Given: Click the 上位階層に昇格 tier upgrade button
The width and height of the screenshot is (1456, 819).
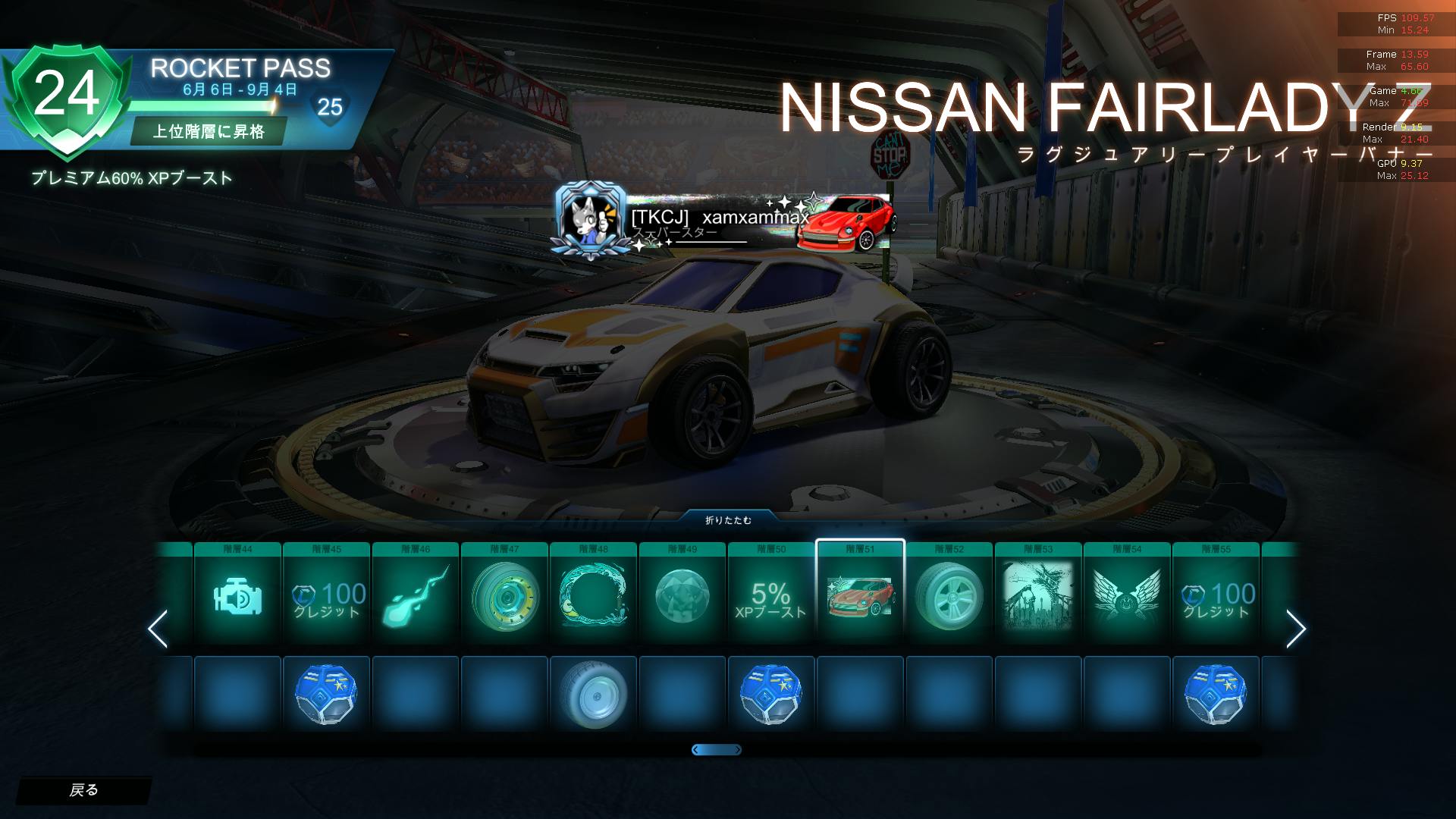Looking at the screenshot, I should 209,131.
